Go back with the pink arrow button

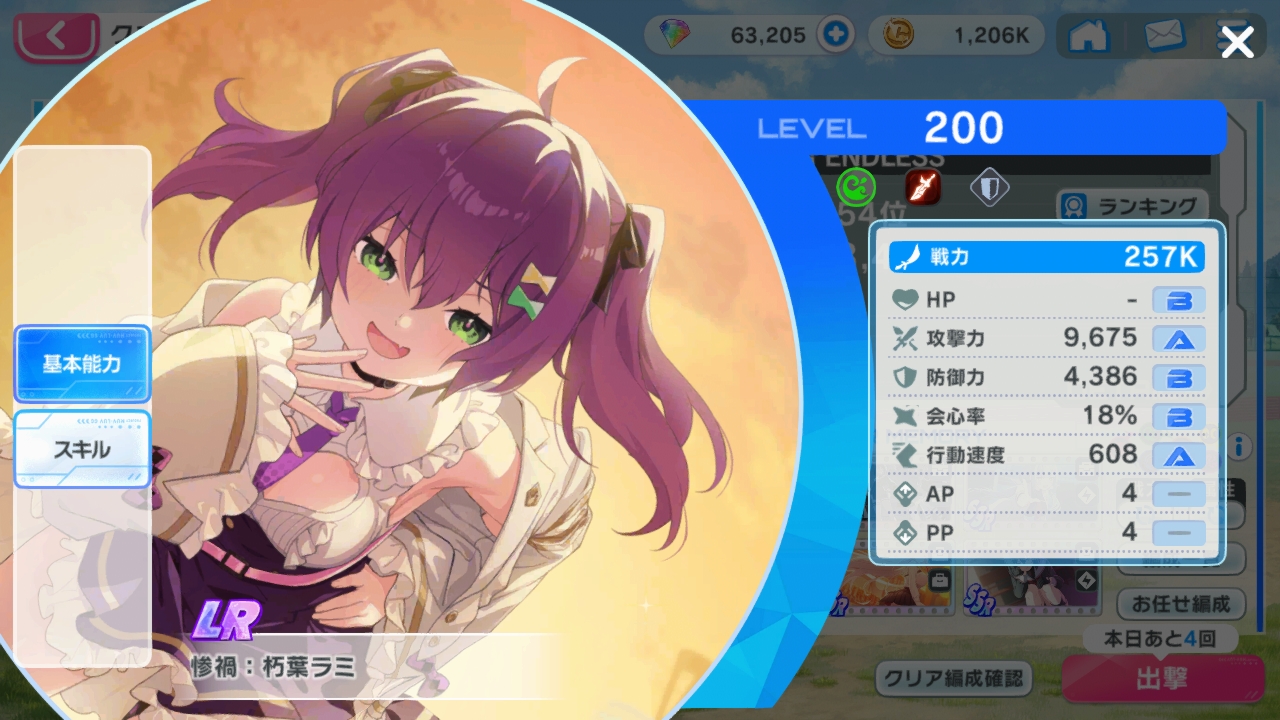(x=55, y=36)
